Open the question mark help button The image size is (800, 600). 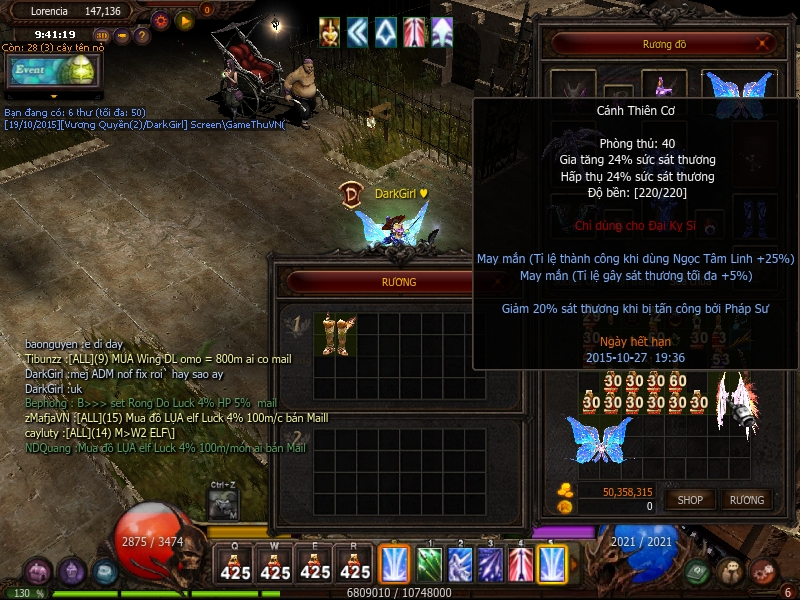tap(142, 35)
